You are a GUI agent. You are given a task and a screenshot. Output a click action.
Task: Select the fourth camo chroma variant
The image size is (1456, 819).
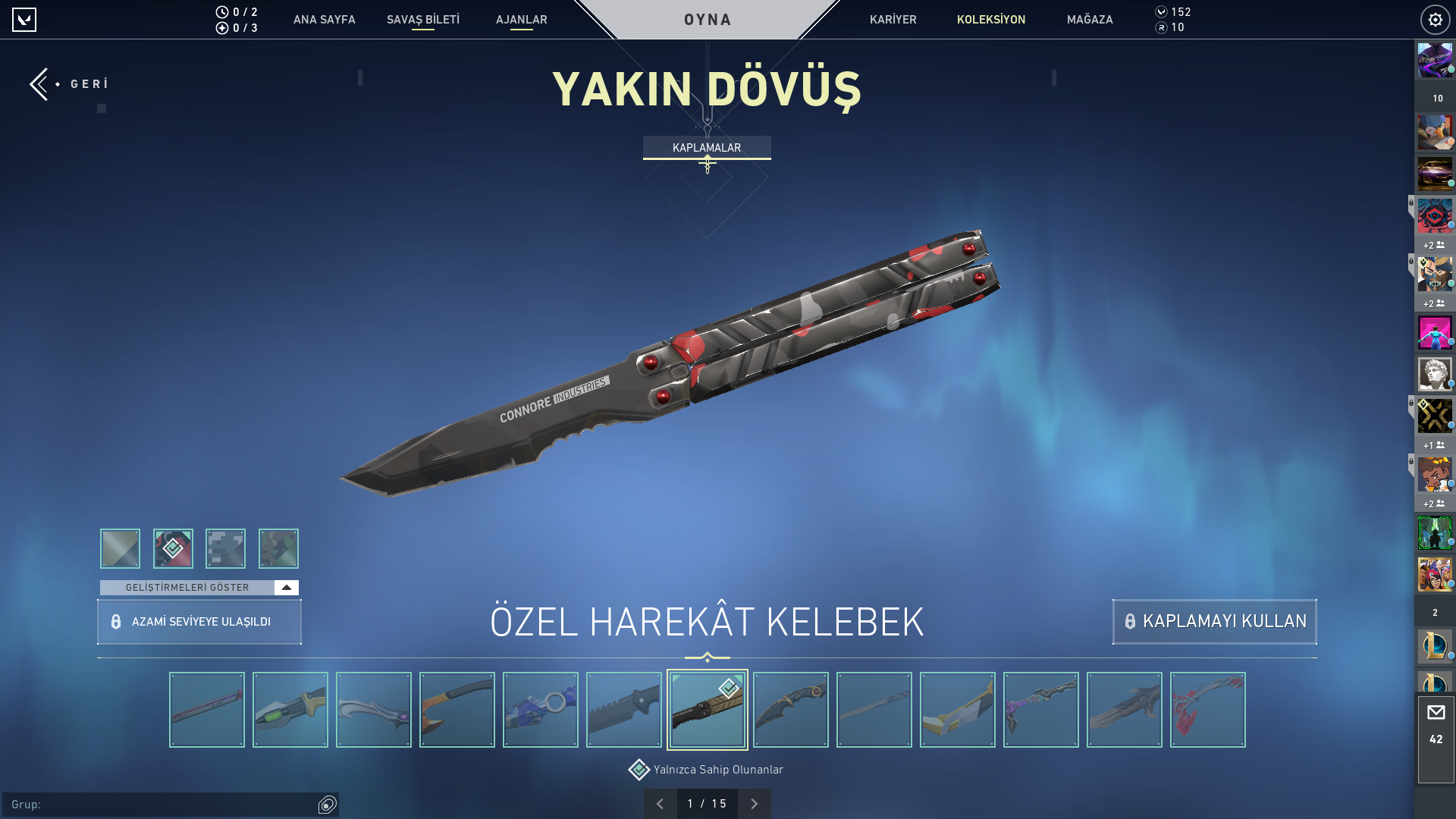point(278,548)
